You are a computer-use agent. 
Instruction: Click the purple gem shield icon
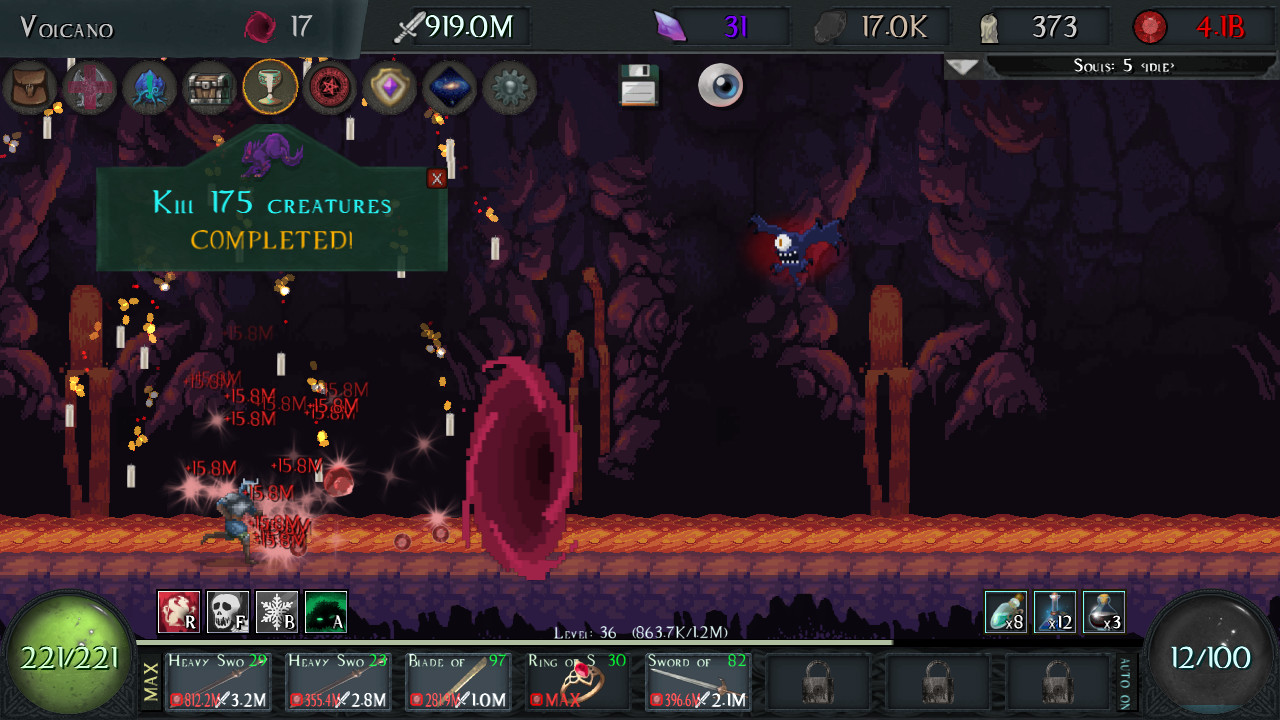pos(390,88)
